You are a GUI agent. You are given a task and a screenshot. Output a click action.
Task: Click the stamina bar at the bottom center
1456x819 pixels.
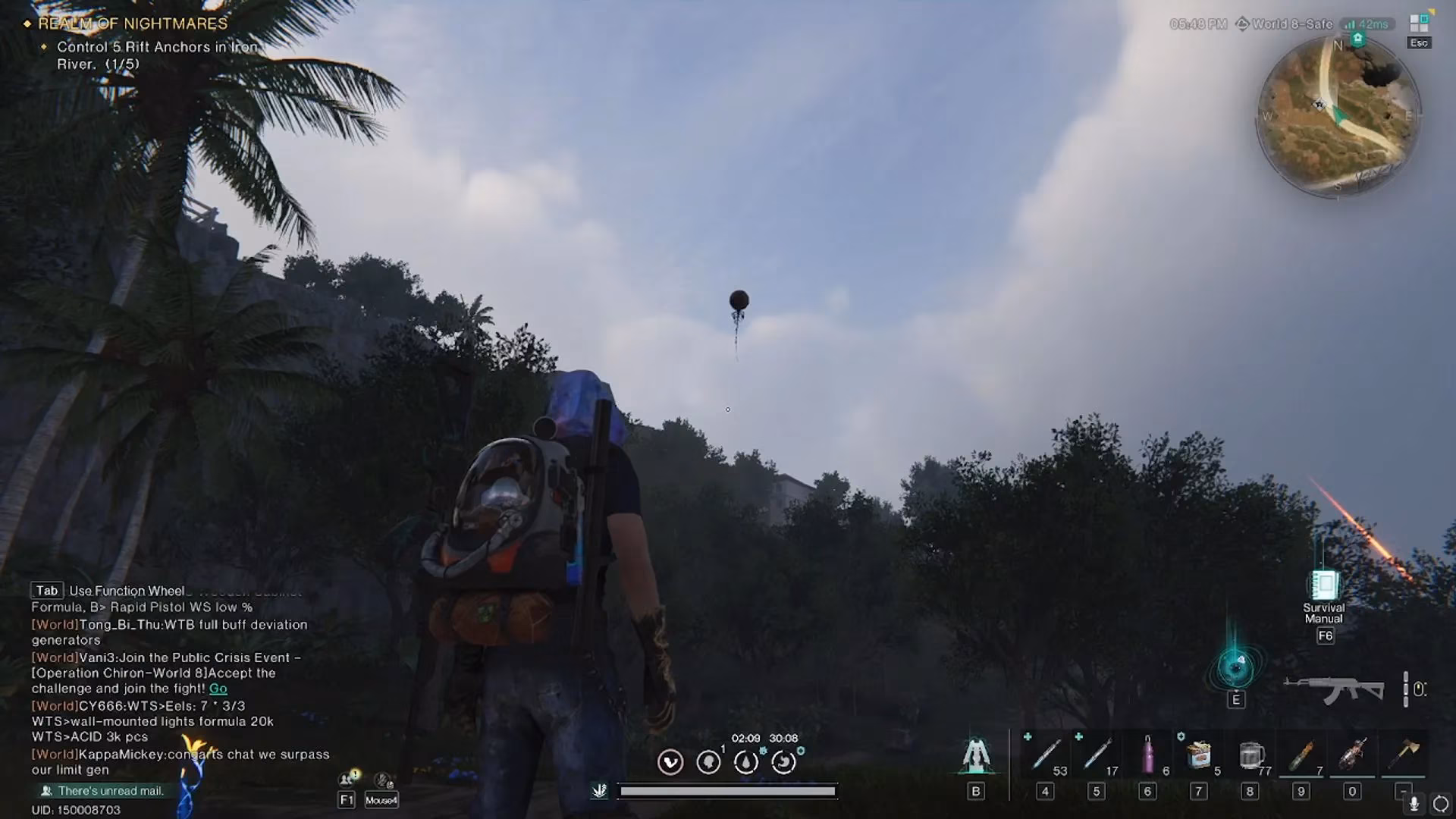(728, 791)
